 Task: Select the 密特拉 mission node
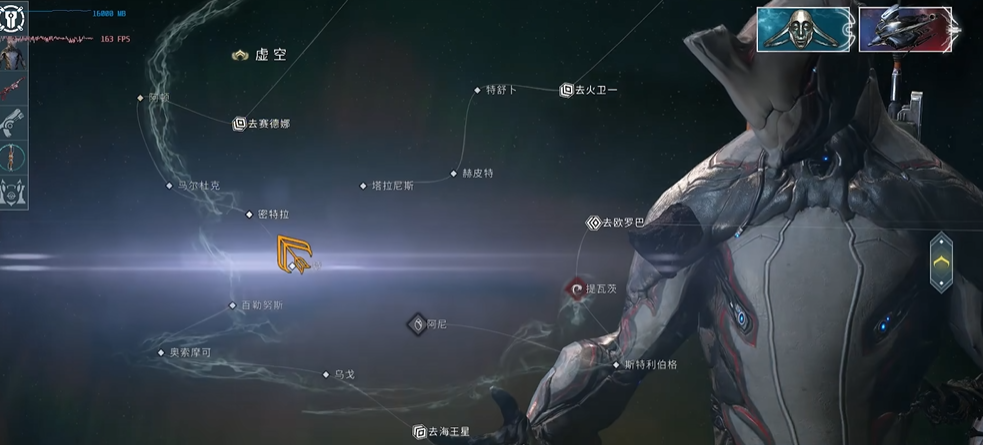tap(249, 214)
